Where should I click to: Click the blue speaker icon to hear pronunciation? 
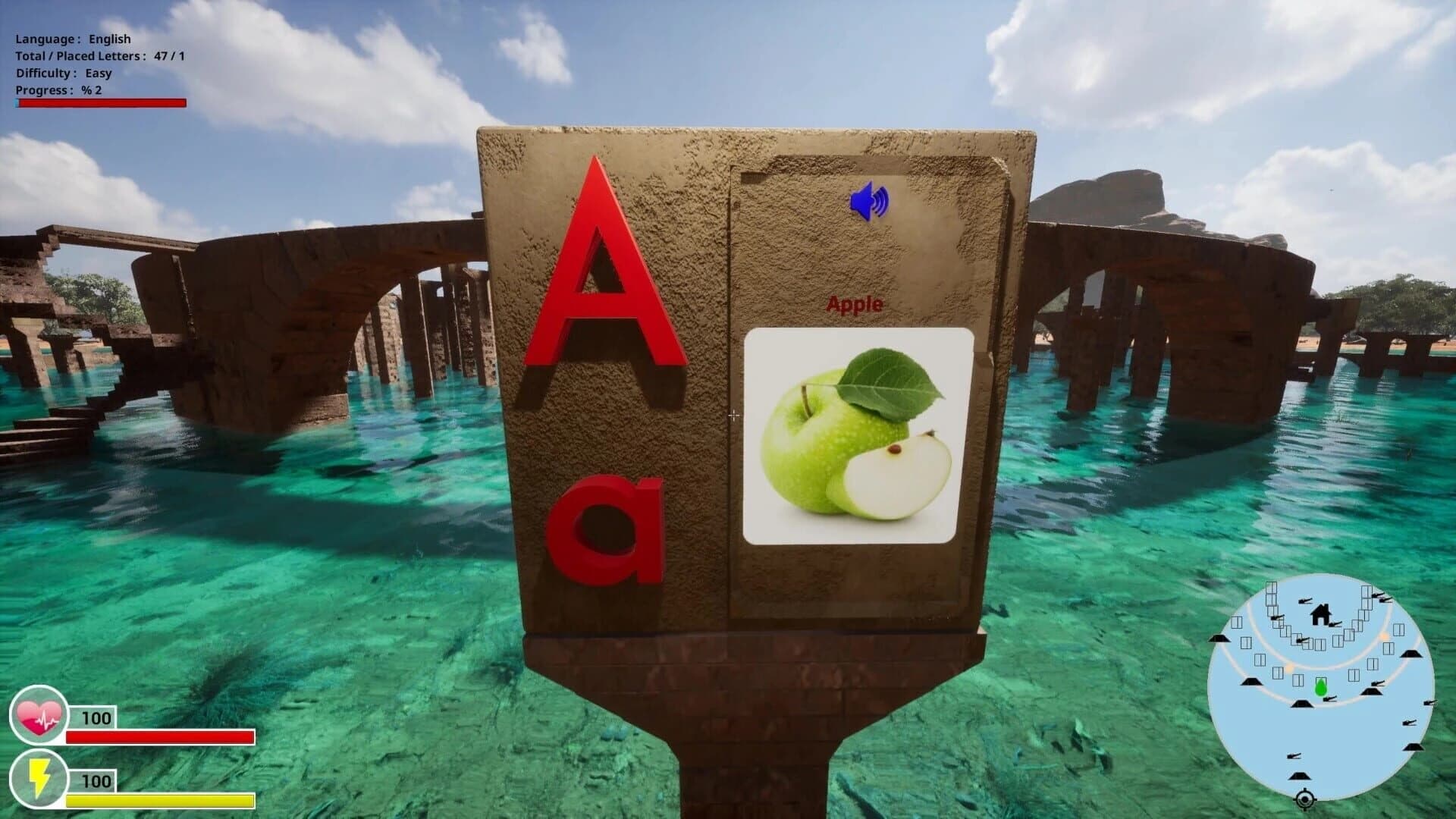[869, 202]
